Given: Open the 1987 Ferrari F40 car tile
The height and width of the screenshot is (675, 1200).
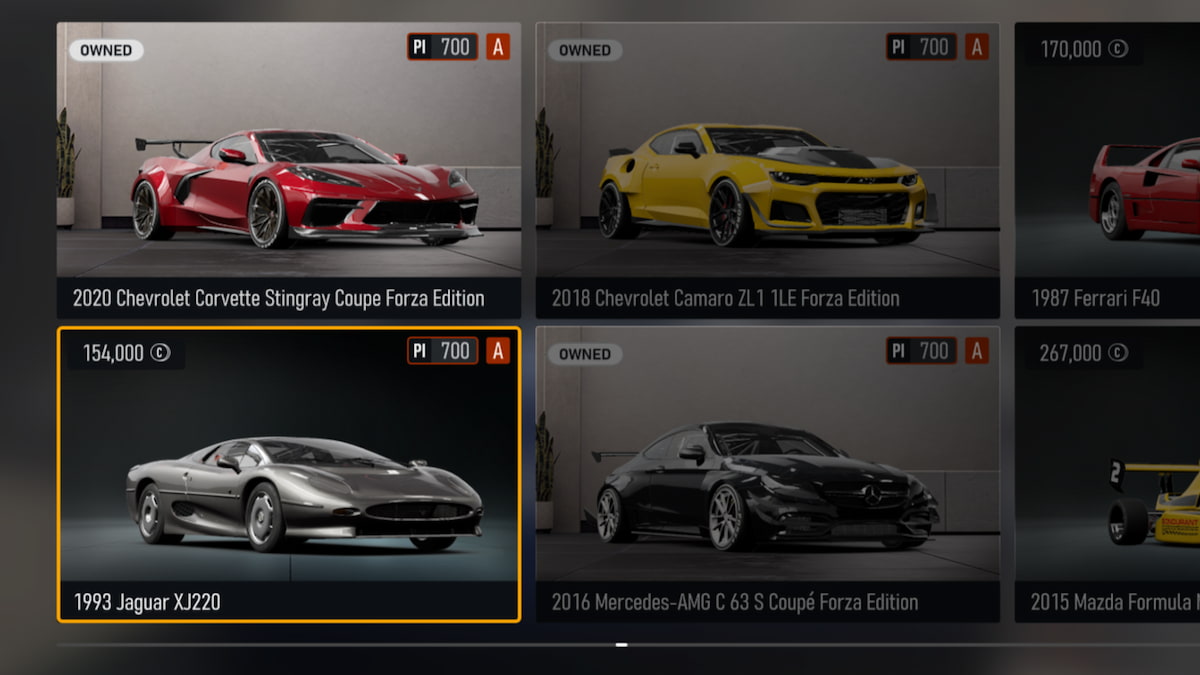Looking at the screenshot, I should pos(1108,170).
